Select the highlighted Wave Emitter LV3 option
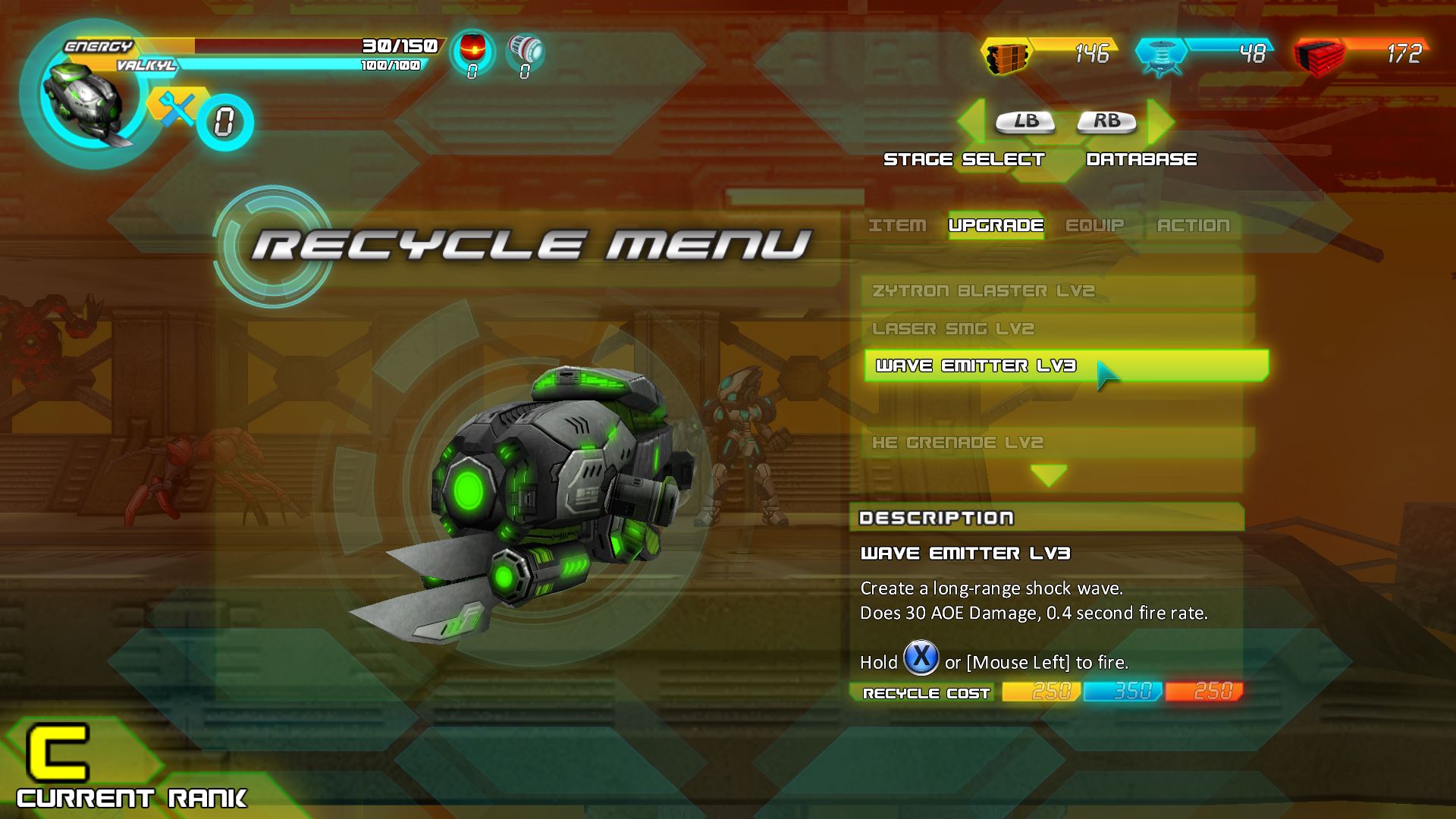 [x=986, y=366]
